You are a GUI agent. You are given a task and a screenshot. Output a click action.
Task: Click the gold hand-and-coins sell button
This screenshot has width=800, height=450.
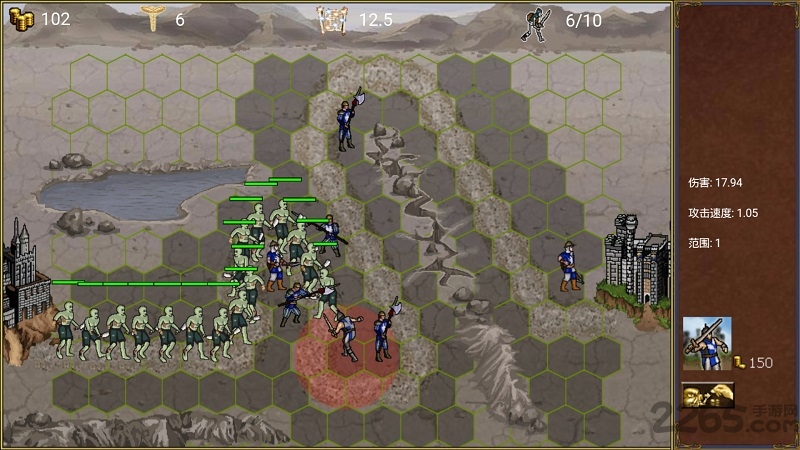pyautogui.click(x=705, y=396)
